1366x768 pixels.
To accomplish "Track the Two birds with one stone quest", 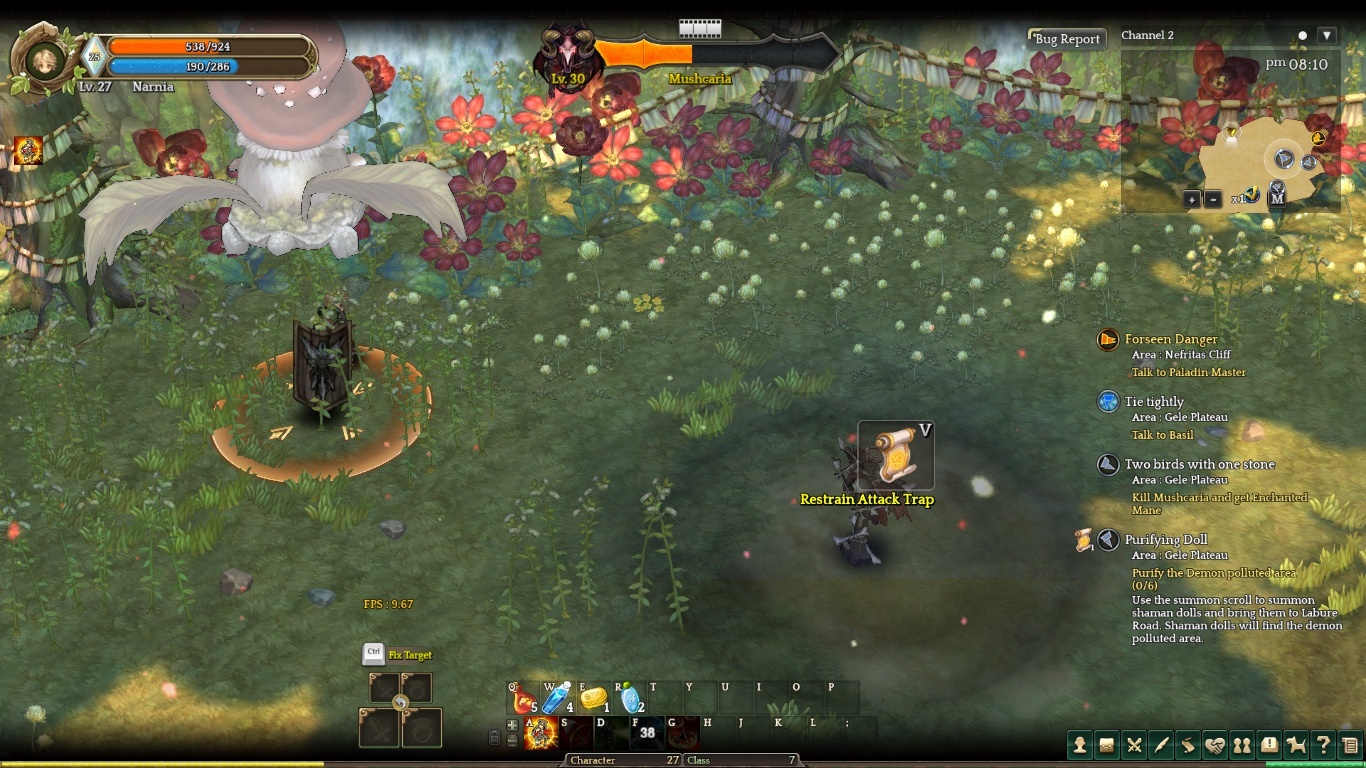I will pos(1199,465).
